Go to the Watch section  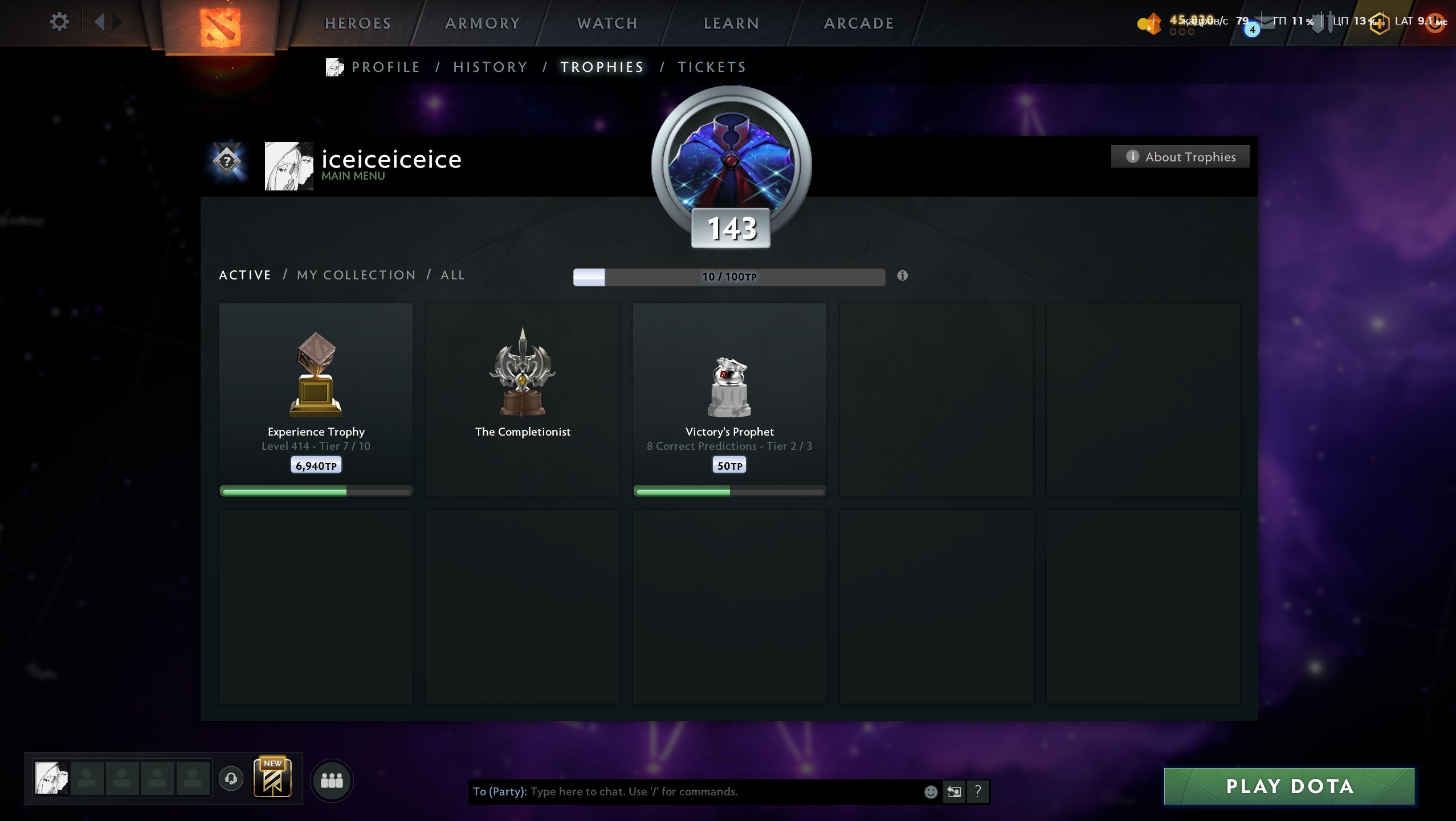607,23
